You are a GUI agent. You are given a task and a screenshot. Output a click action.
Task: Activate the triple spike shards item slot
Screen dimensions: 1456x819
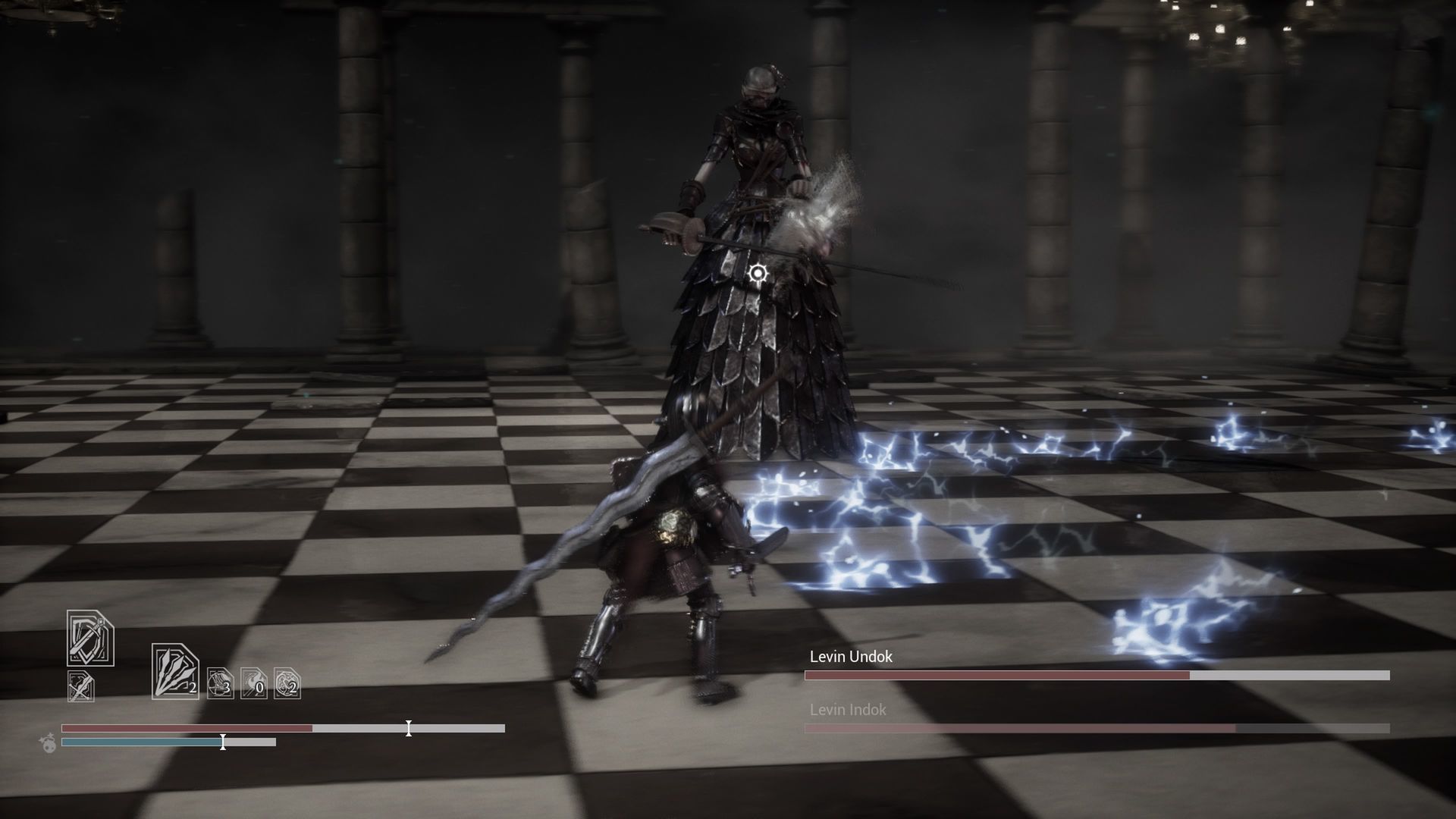click(175, 671)
